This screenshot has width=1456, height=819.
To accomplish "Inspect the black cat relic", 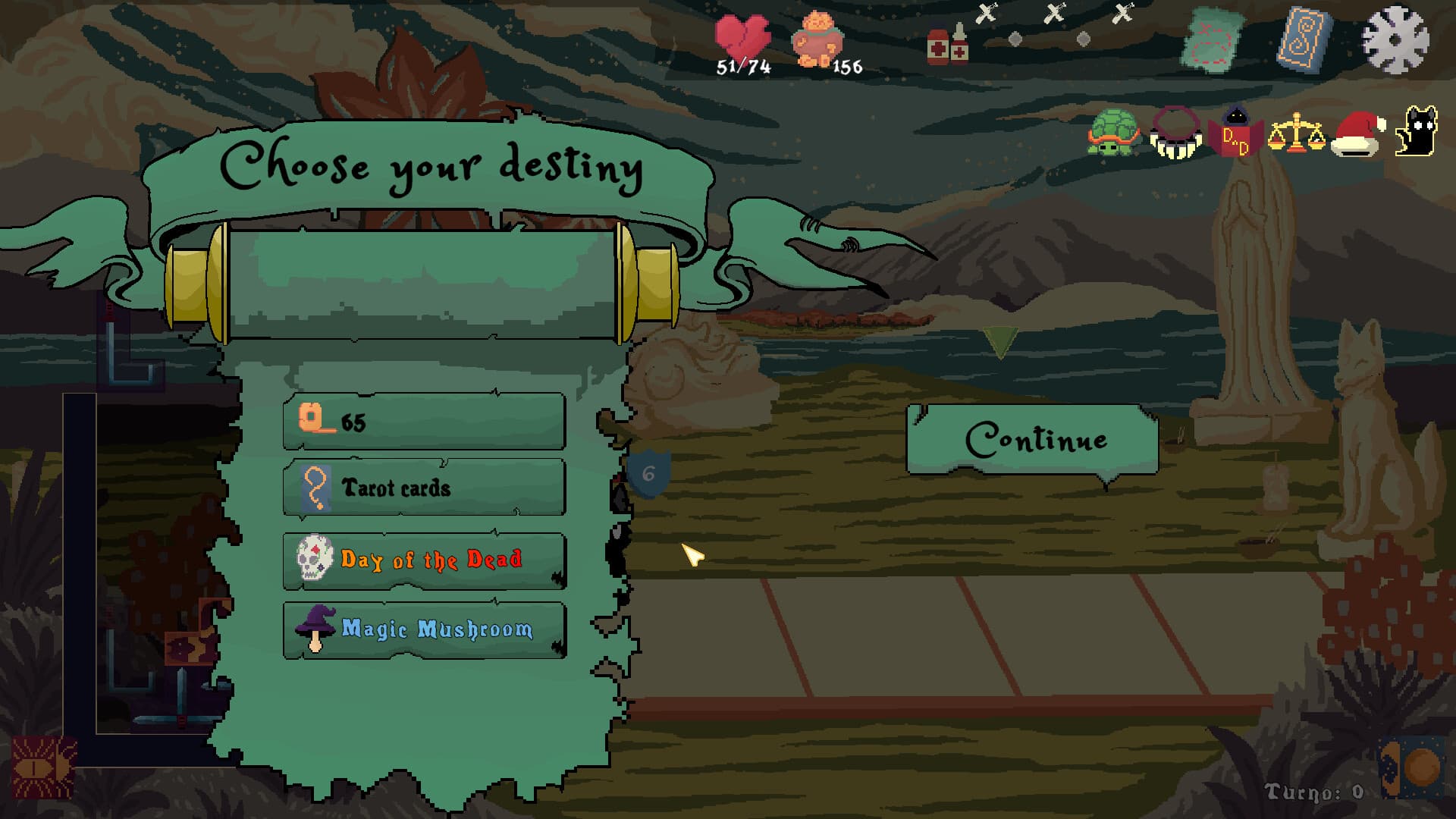I will coord(1417,132).
